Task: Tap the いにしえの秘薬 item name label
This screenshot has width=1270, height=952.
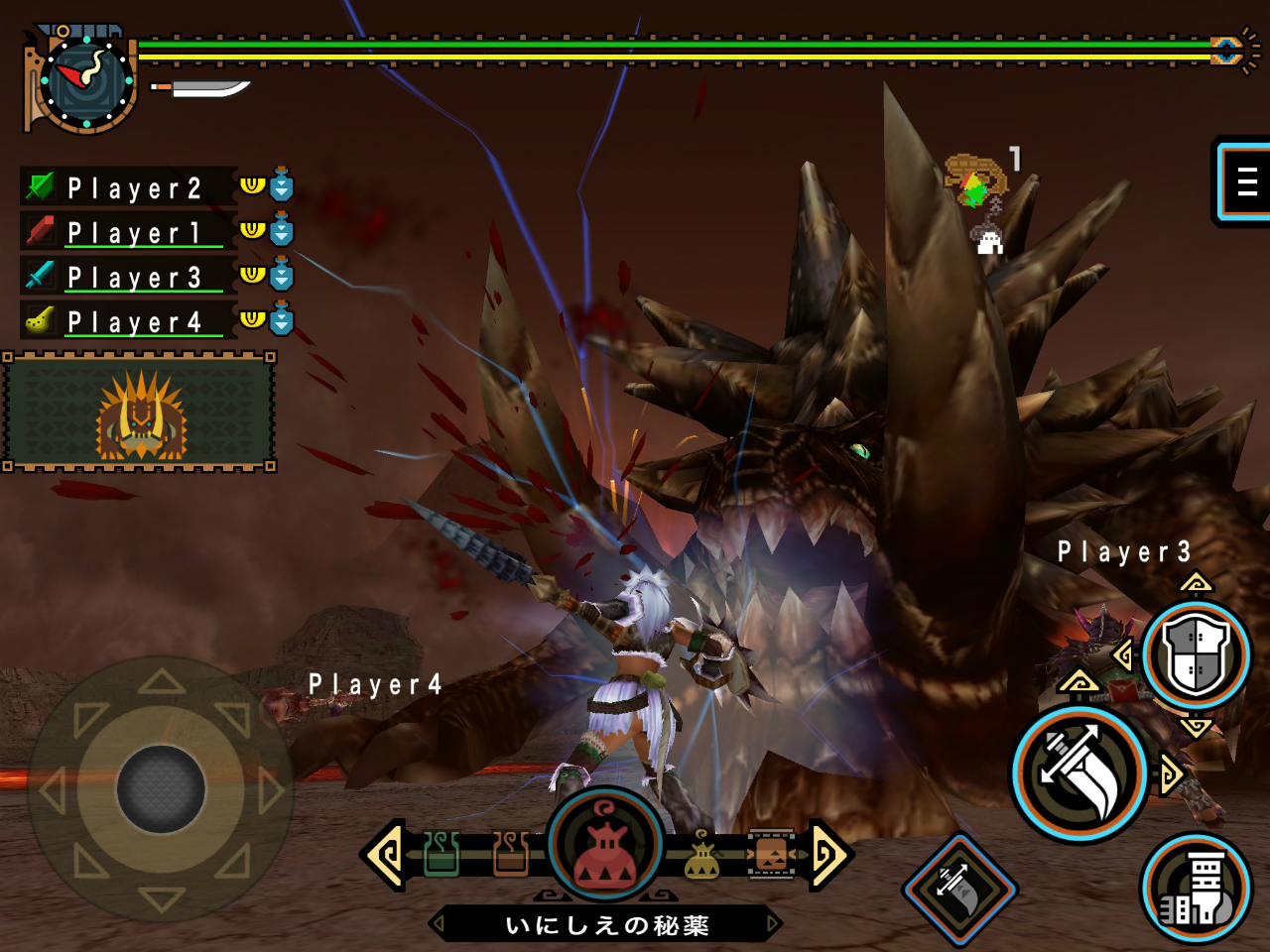Action: [x=606, y=925]
